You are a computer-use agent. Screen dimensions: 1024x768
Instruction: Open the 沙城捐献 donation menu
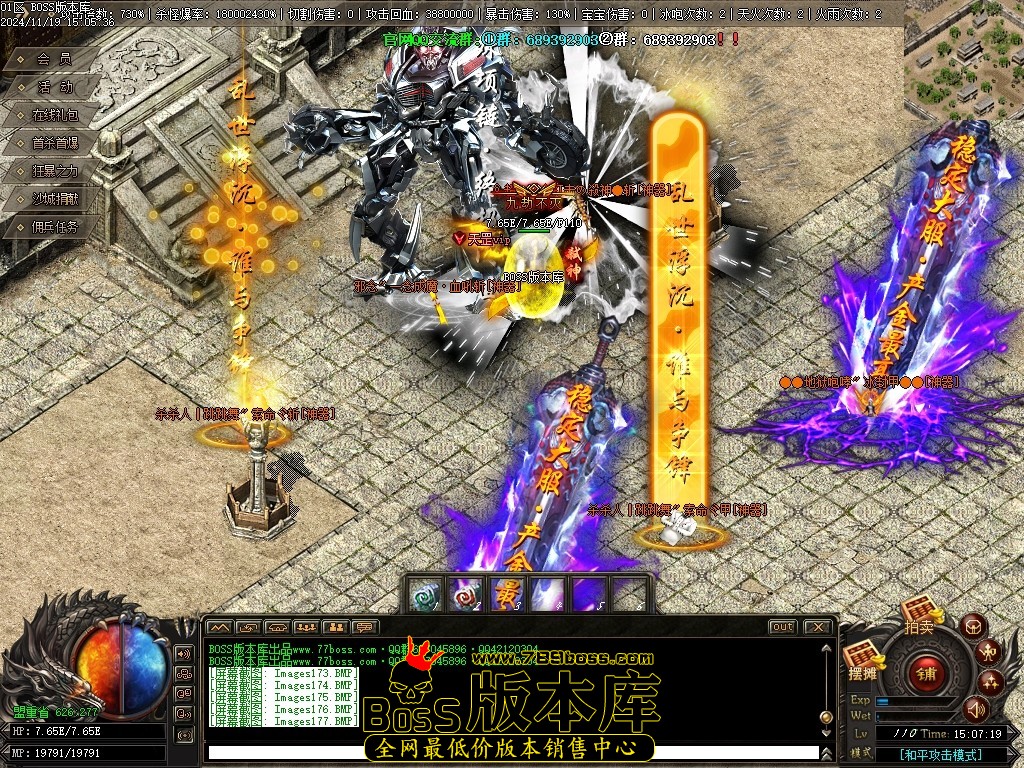[x=54, y=199]
